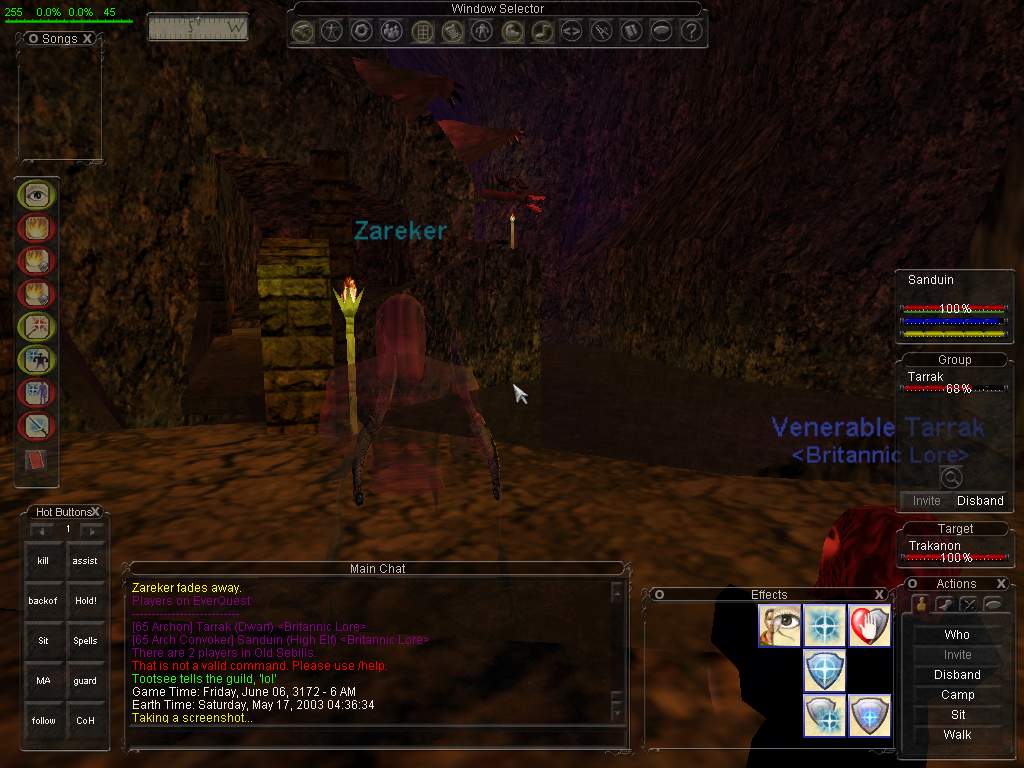The image size is (1024, 768).
Task: Trigger the 'kill' hot button
Action: (x=43, y=561)
